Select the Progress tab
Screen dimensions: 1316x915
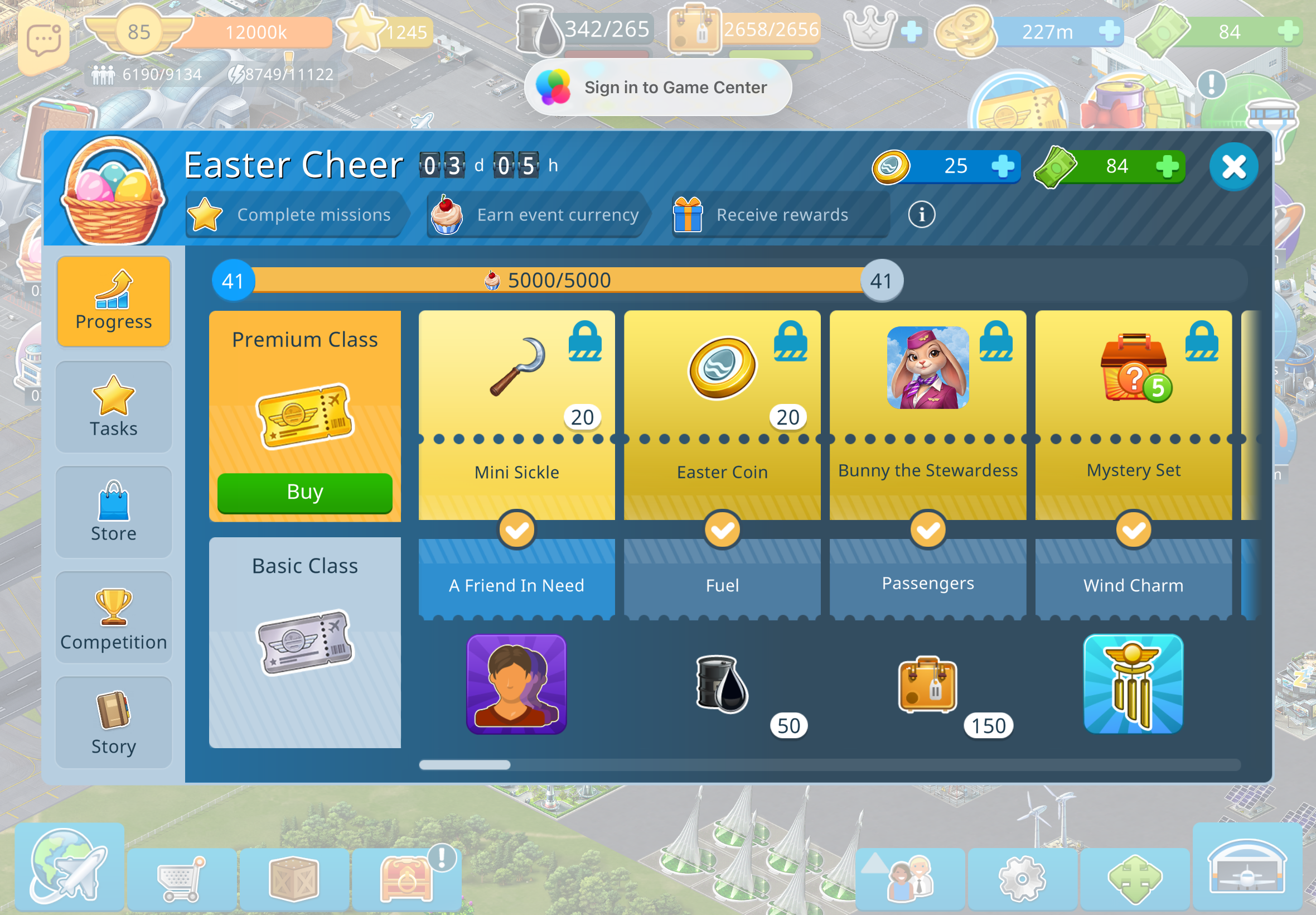pyautogui.click(x=113, y=301)
